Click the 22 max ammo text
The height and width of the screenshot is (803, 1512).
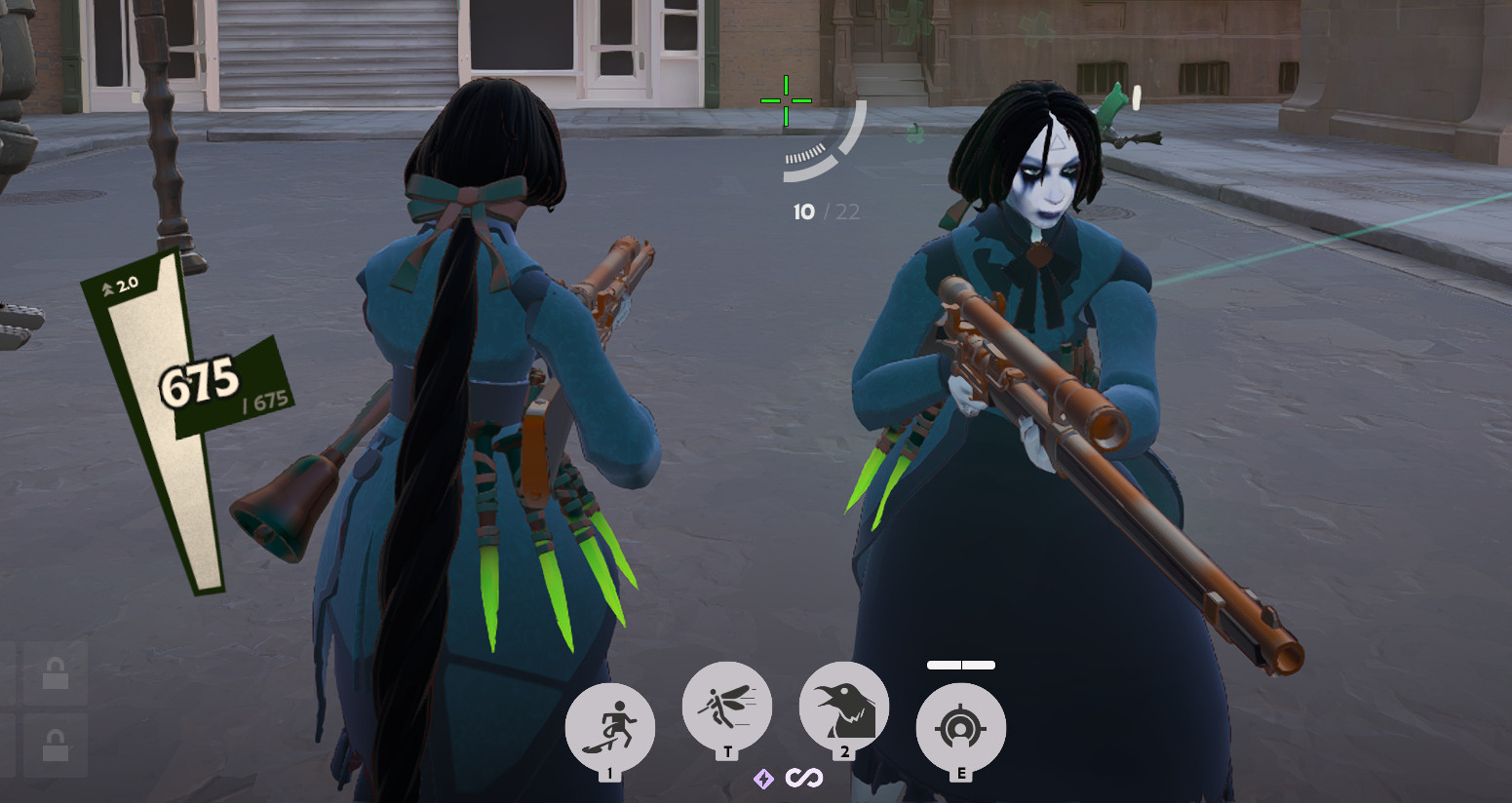[848, 212]
